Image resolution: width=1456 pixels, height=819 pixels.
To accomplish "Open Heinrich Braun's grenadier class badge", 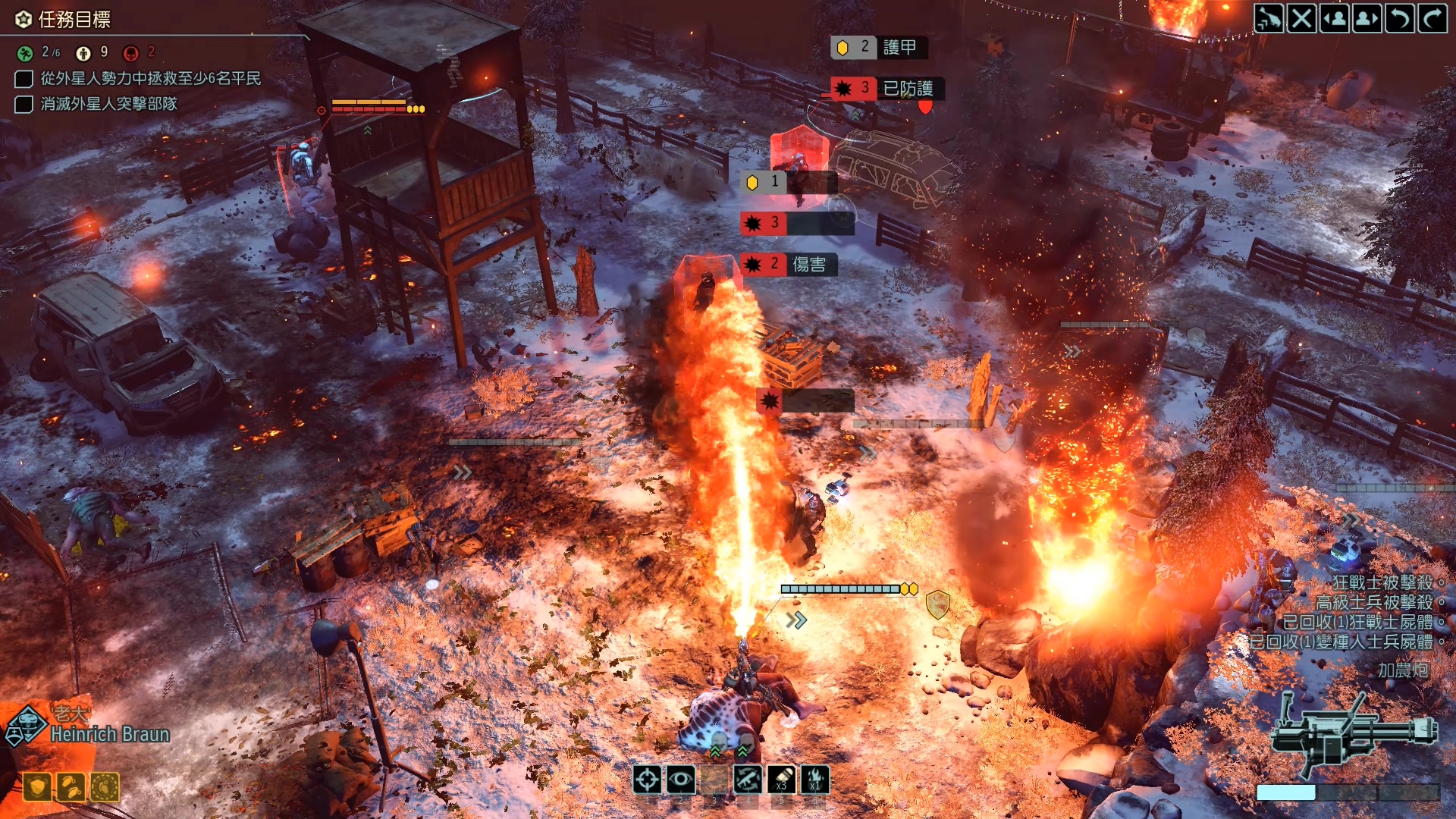I will pos(27,726).
